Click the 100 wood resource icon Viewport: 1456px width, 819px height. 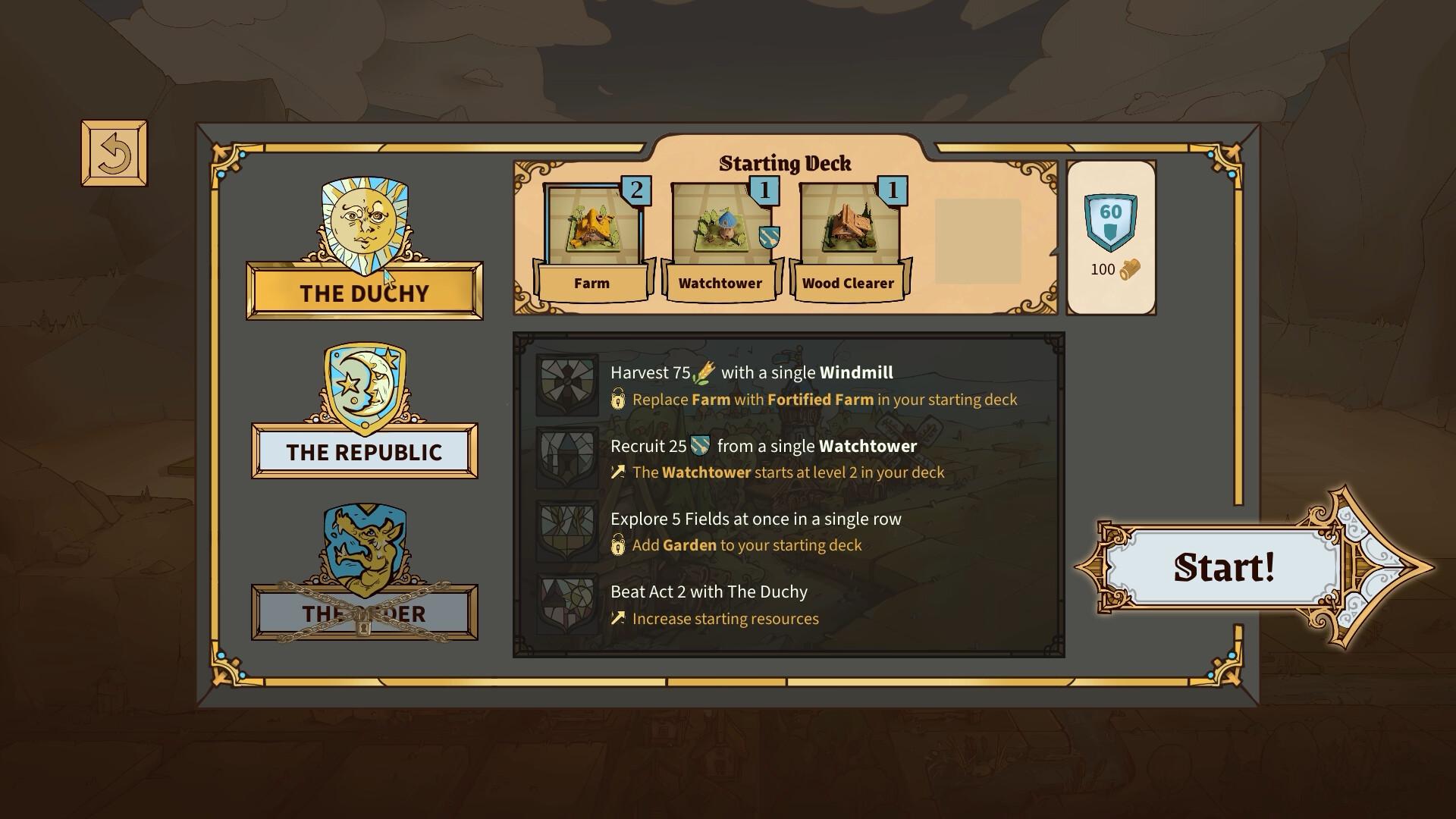tap(1128, 268)
